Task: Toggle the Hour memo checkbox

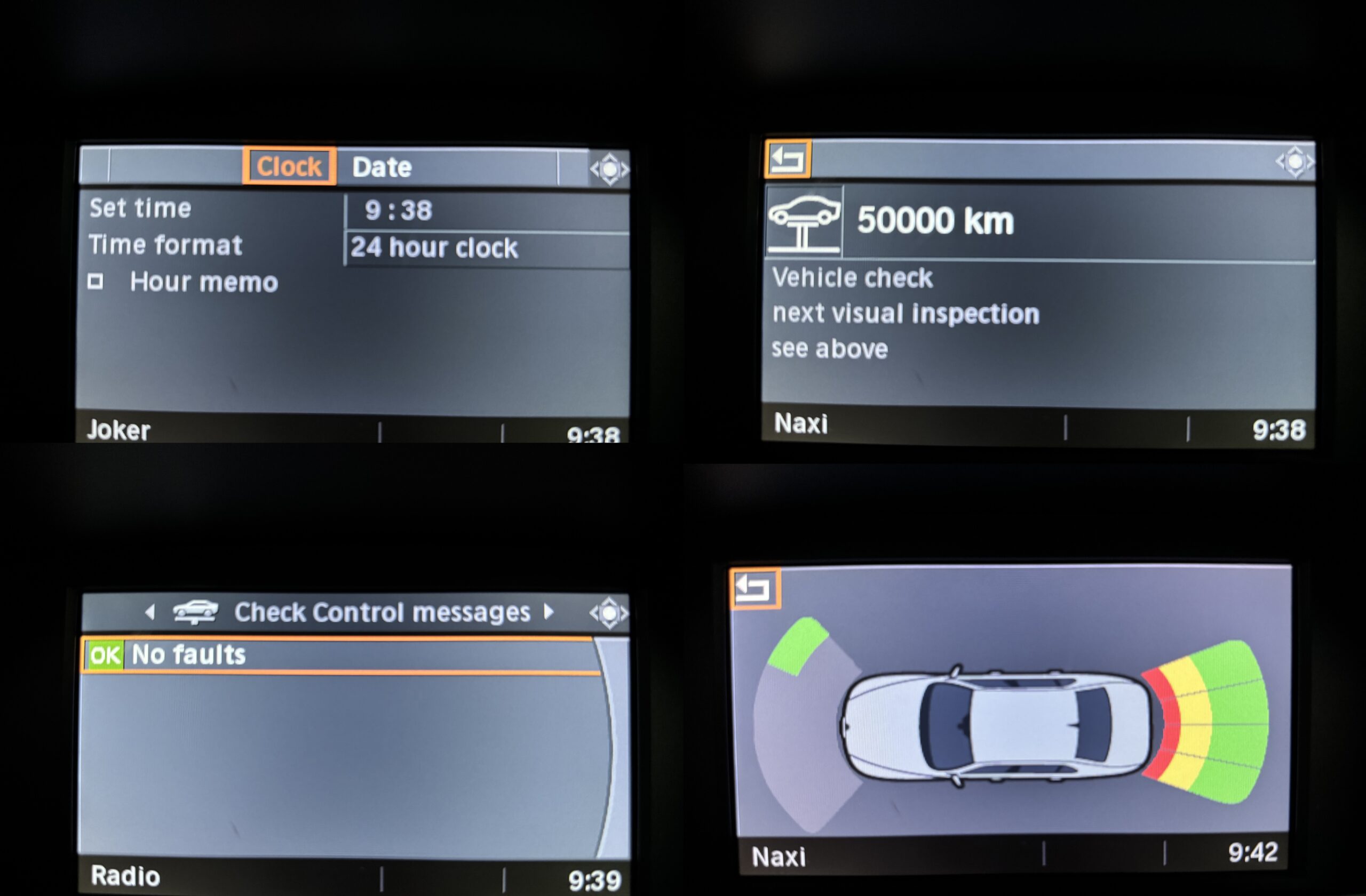Action: click(x=96, y=282)
